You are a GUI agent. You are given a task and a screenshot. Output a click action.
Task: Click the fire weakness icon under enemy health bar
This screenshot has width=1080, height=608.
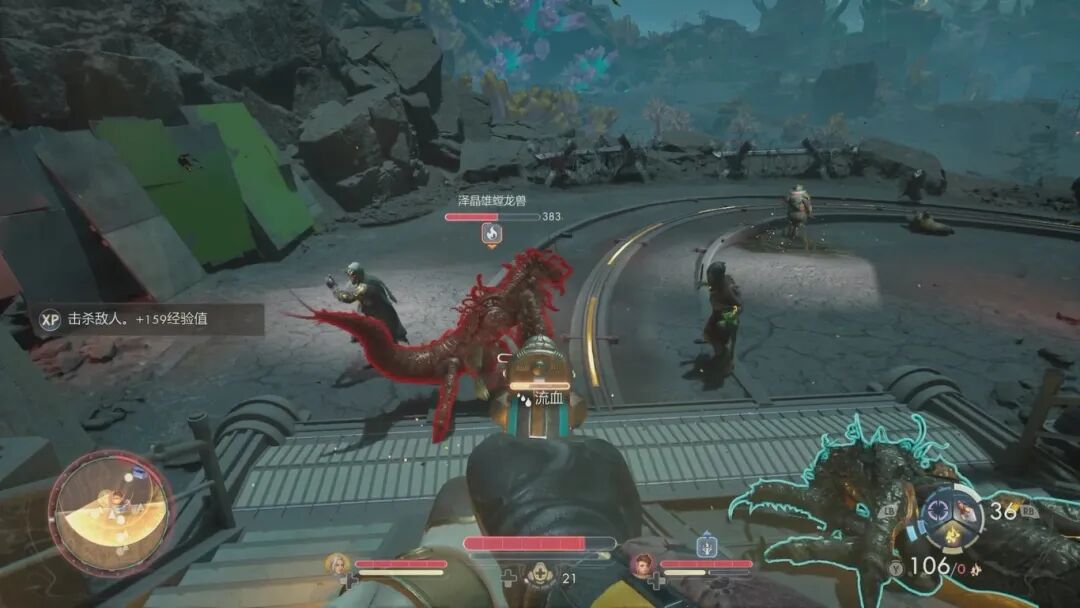click(x=492, y=234)
